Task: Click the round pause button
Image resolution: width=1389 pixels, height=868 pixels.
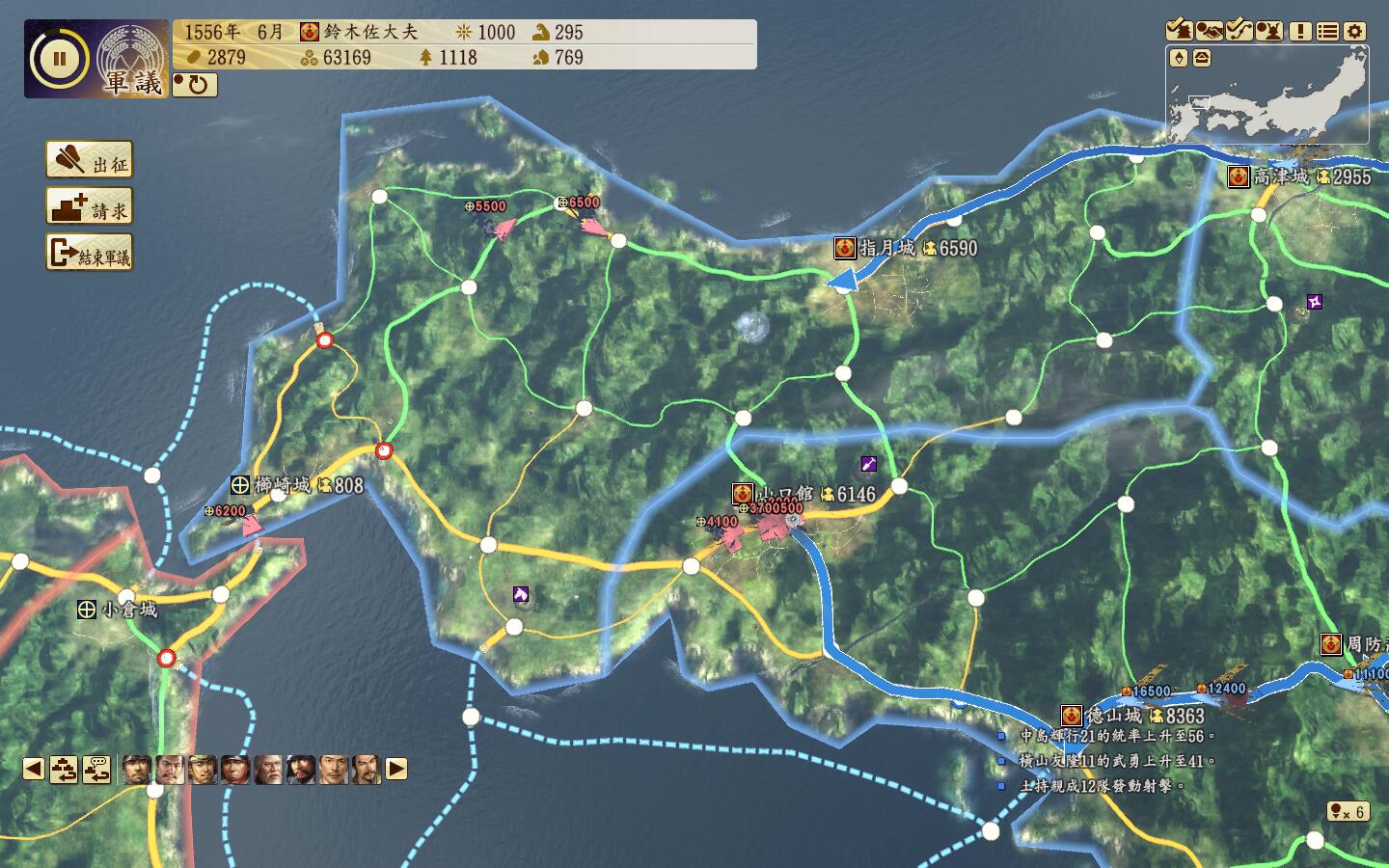Action: click(59, 59)
